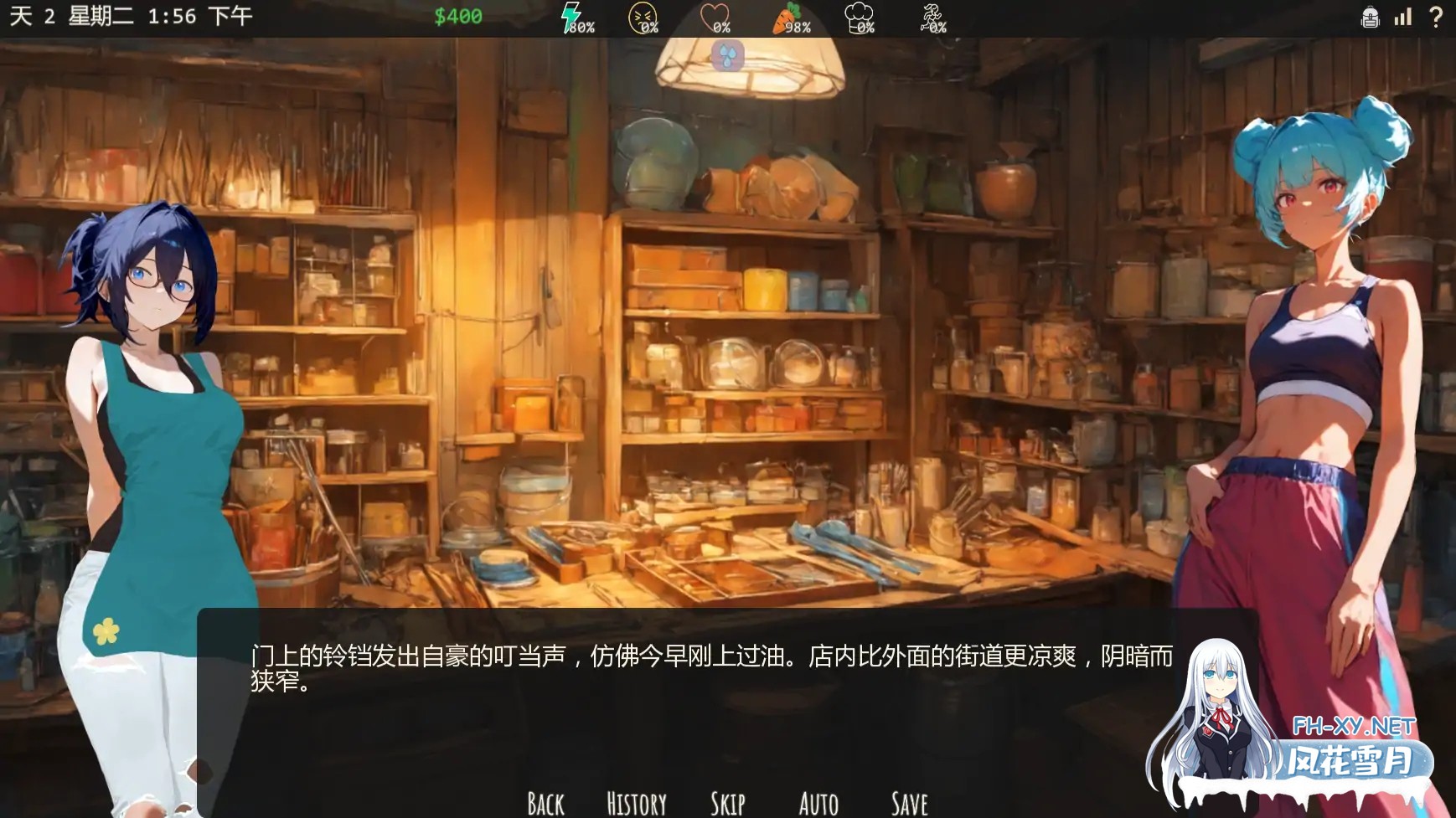Viewport: 1456px width, 818px height.
Task: Open the History log
Action: coord(636,802)
